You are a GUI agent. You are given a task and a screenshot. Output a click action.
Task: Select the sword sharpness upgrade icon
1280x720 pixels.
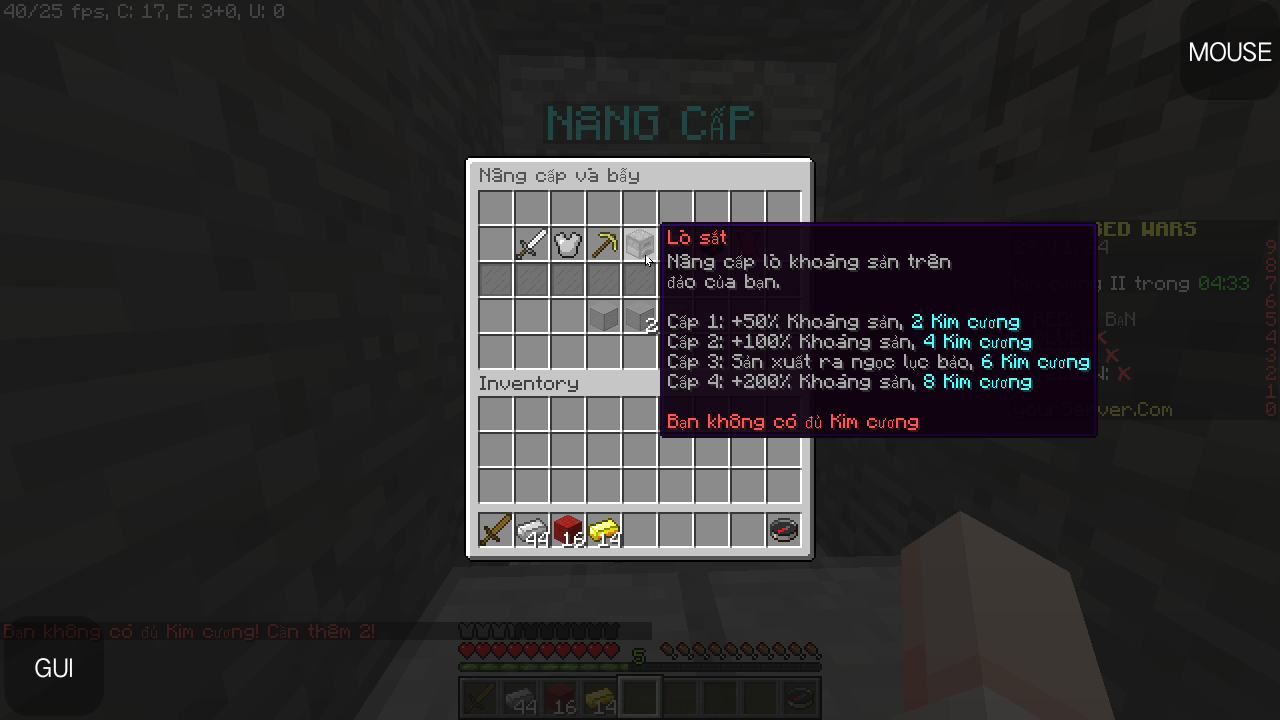click(x=531, y=243)
